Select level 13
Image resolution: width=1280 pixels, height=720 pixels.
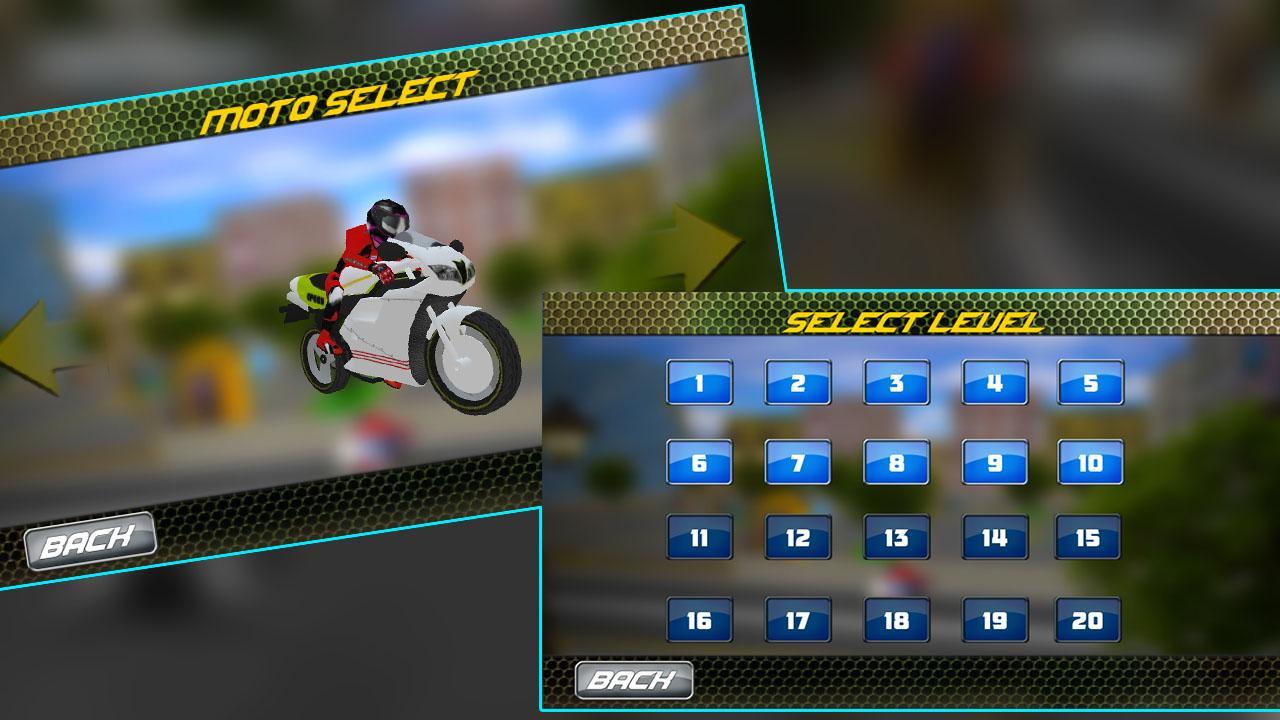click(897, 540)
